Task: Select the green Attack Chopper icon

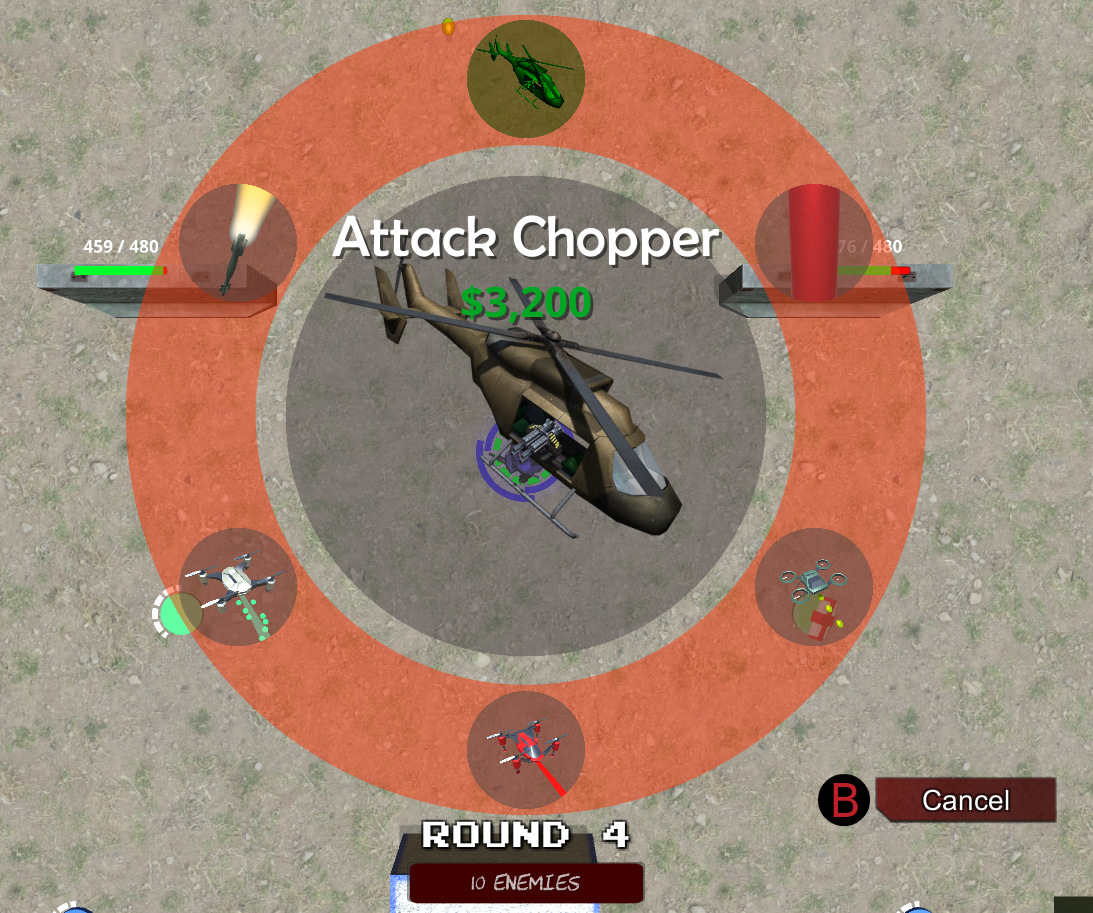Action: (x=525, y=78)
